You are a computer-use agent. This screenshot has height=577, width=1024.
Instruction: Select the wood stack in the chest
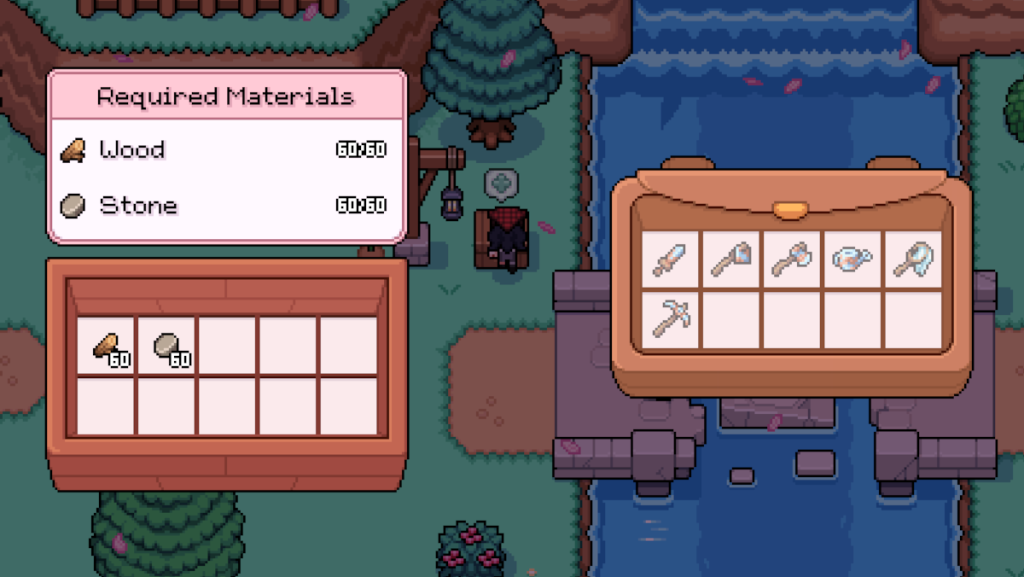pyautogui.click(x=107, y=346)
